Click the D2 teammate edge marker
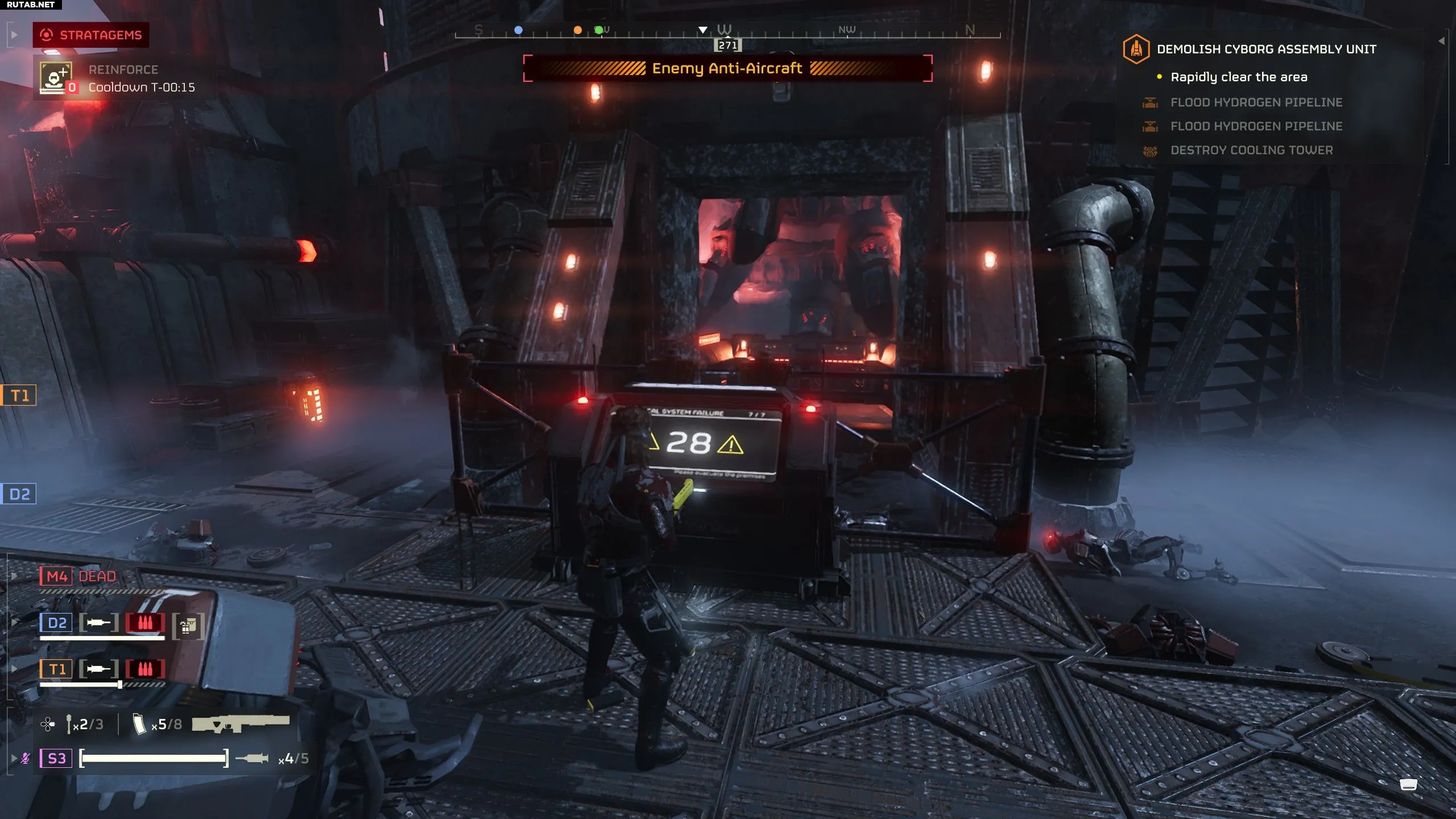 tap(19, 494)
